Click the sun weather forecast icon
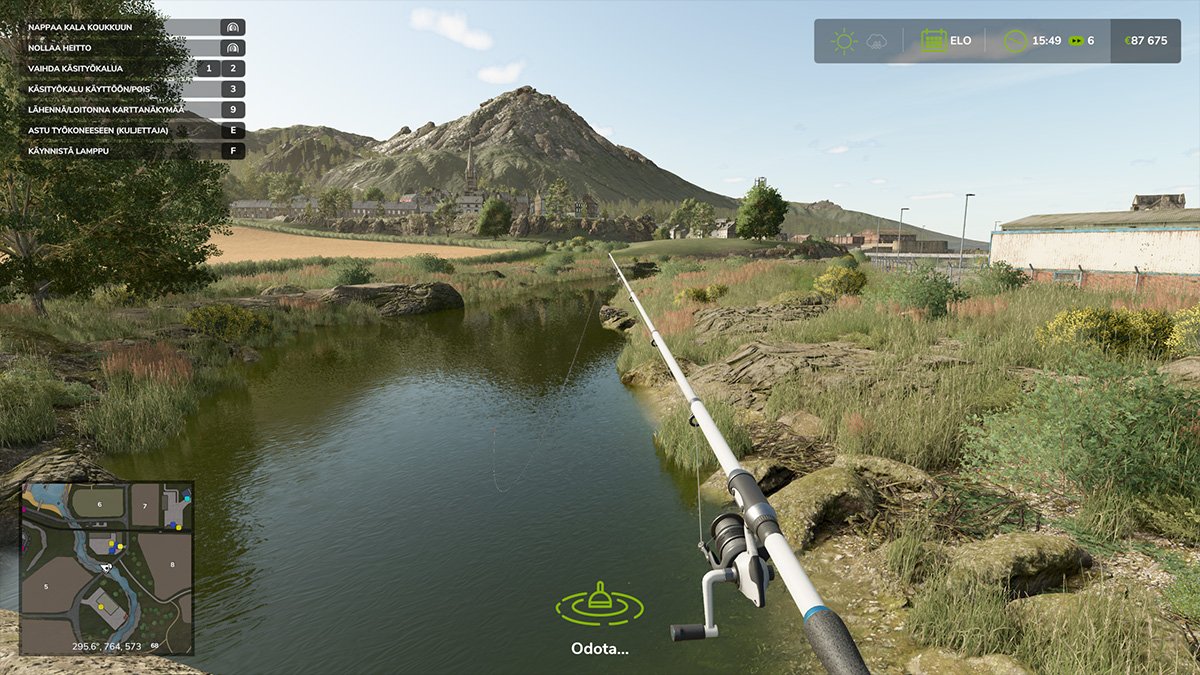The height and width of the screenshot is (675, 1200). point(844,41)
